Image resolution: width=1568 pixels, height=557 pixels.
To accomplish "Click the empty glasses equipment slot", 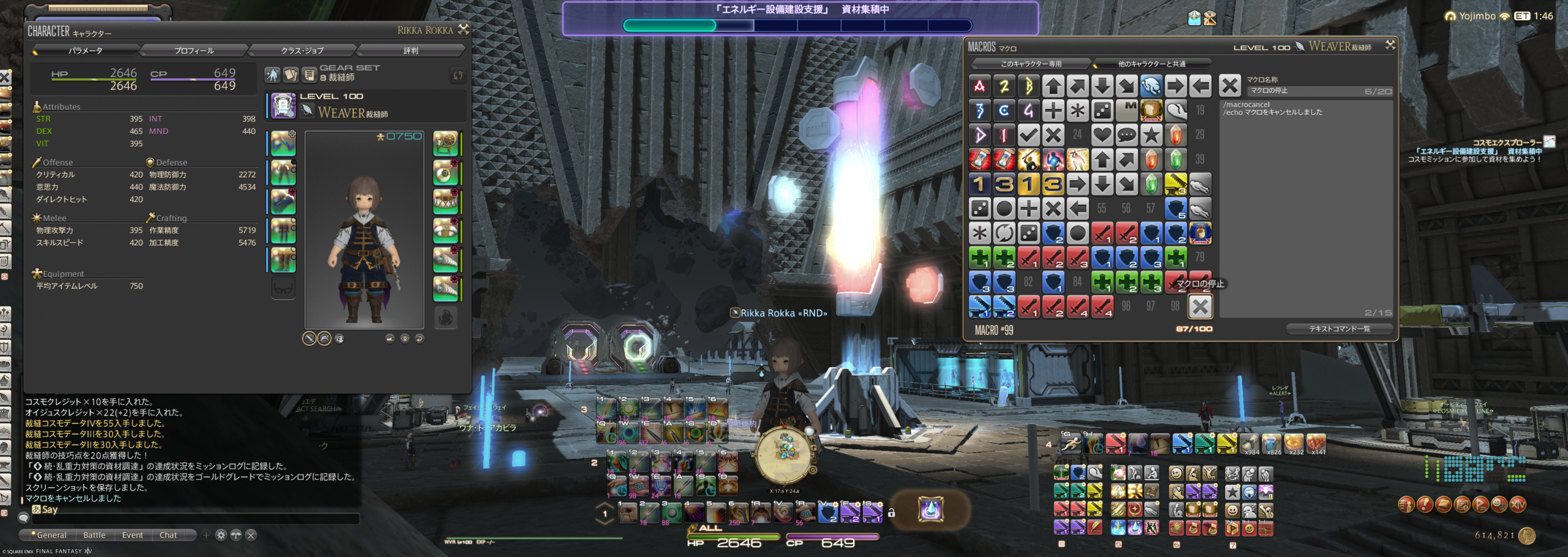I will (284, 287).
